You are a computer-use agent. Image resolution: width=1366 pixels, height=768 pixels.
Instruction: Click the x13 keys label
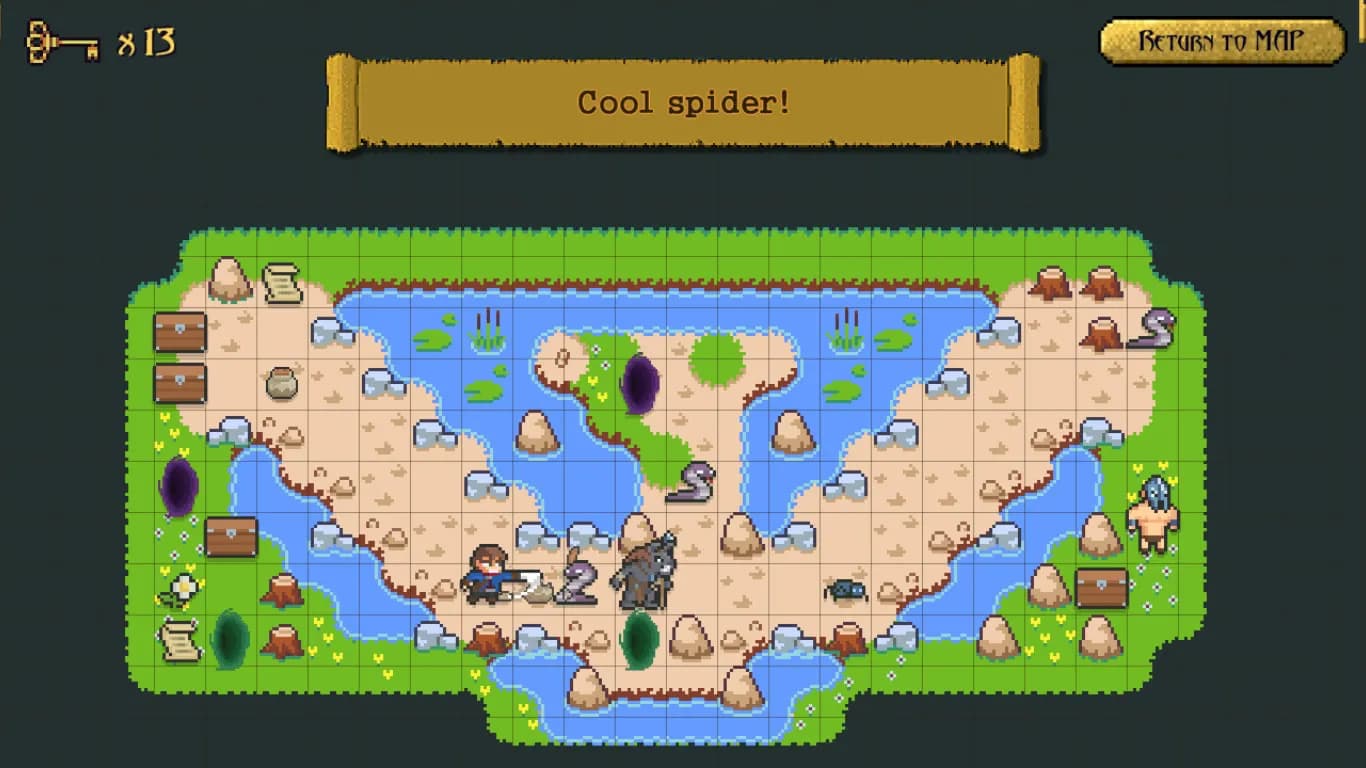pos(147,40)
